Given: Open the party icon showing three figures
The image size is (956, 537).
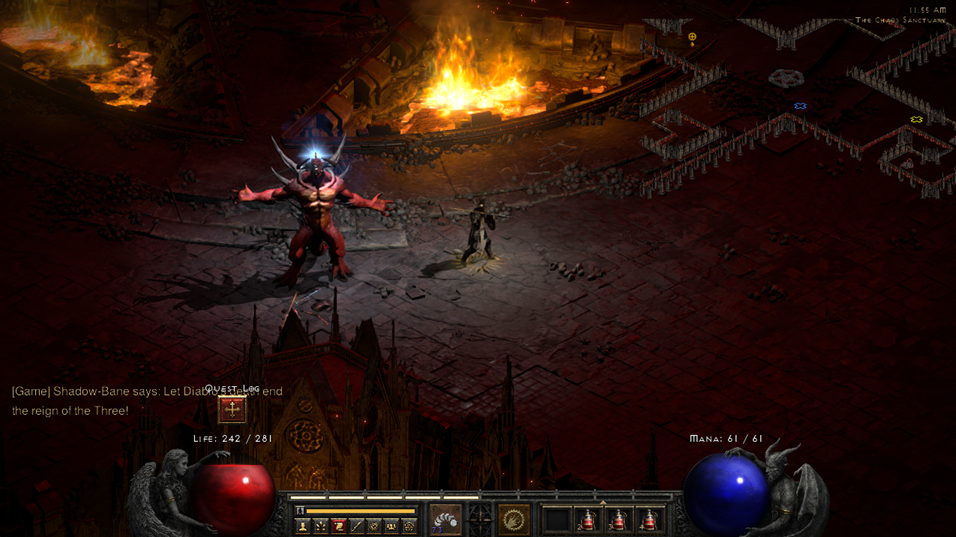Looking at the screenshot, I should 392,526.
